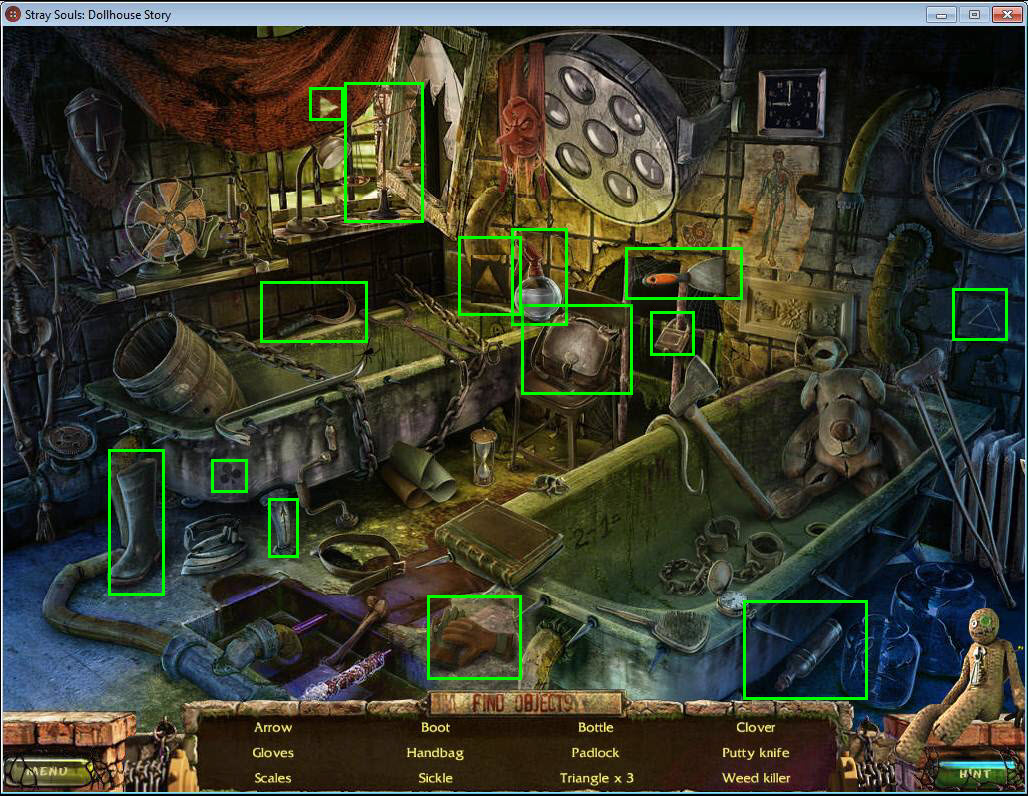Minimize the game window
1028x796 pixels.
click(941, 15)
